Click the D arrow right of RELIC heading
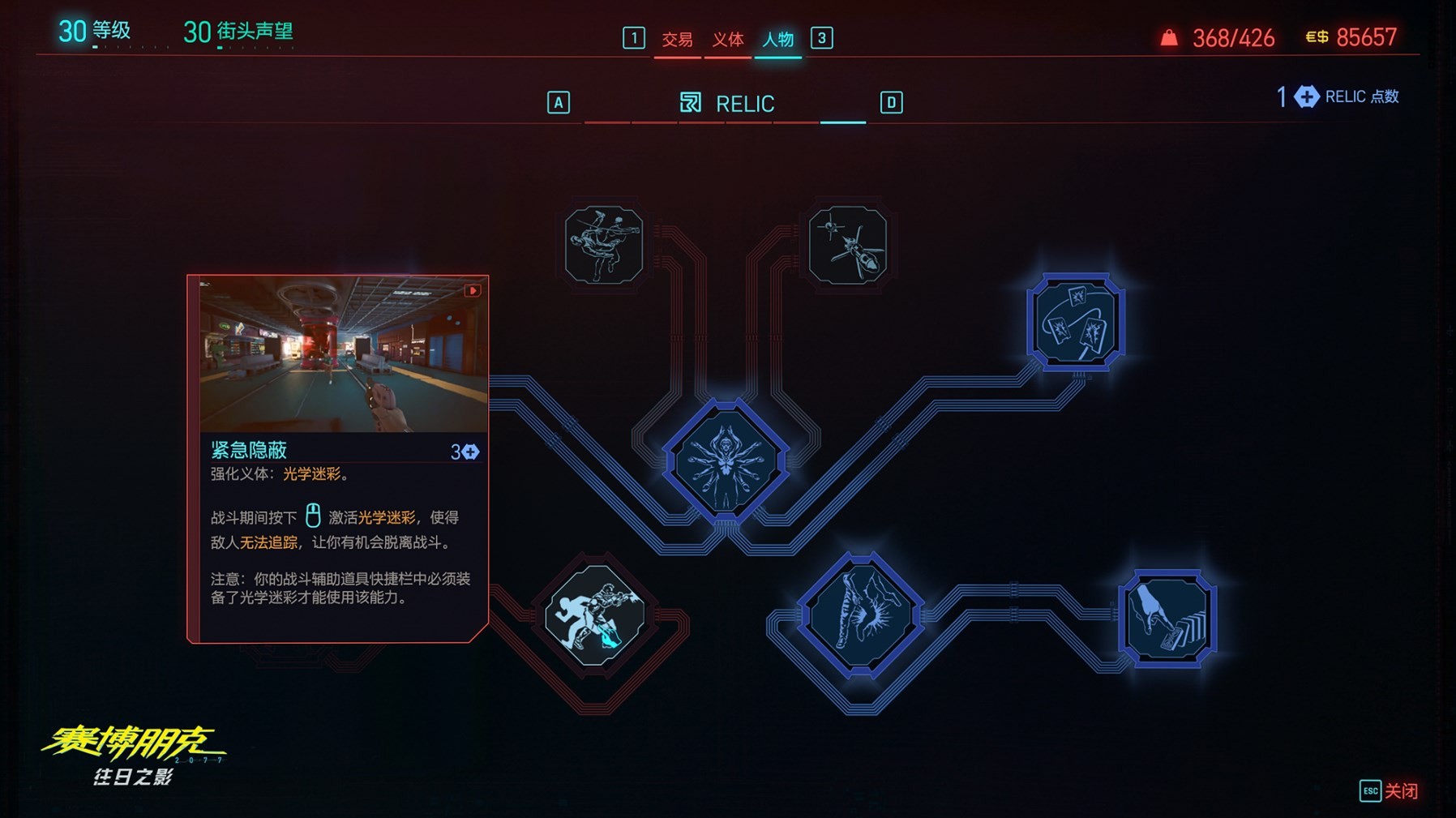Image resolution: width=1456 pixels, height=818 pixels. point(889,103)
